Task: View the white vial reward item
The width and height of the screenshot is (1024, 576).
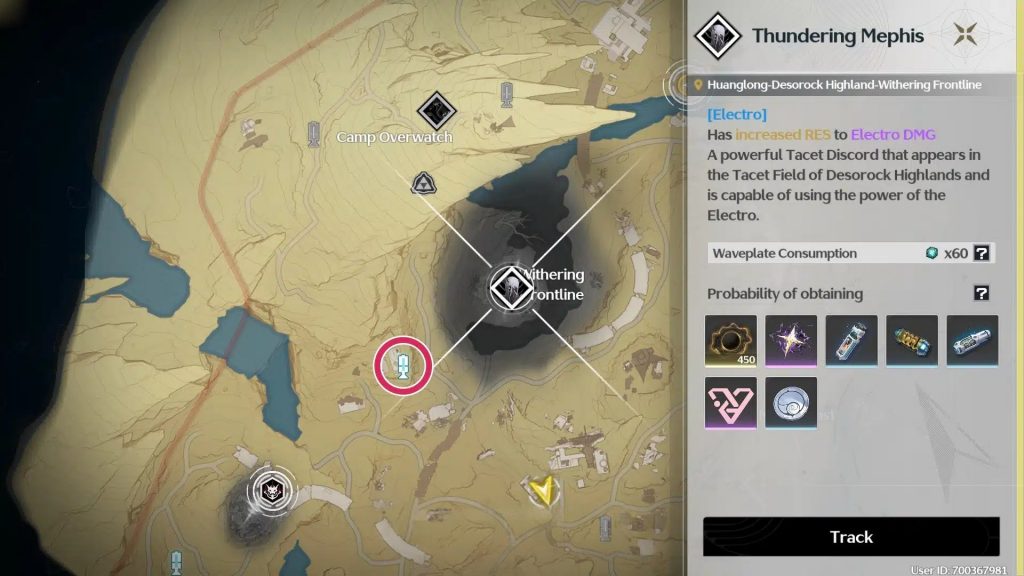Action: [851, 341]
